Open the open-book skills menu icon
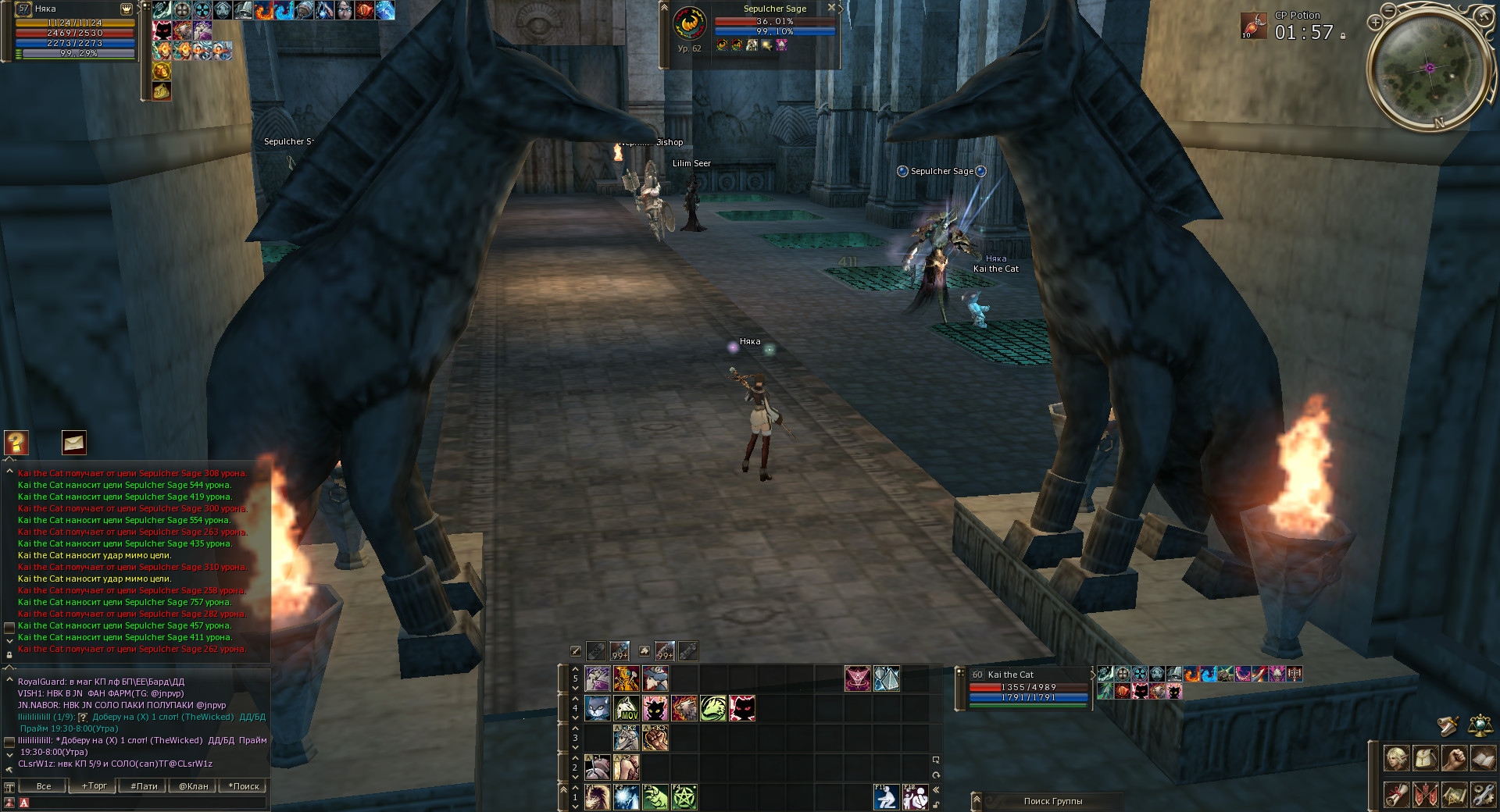 click(x=1483, y=757)
